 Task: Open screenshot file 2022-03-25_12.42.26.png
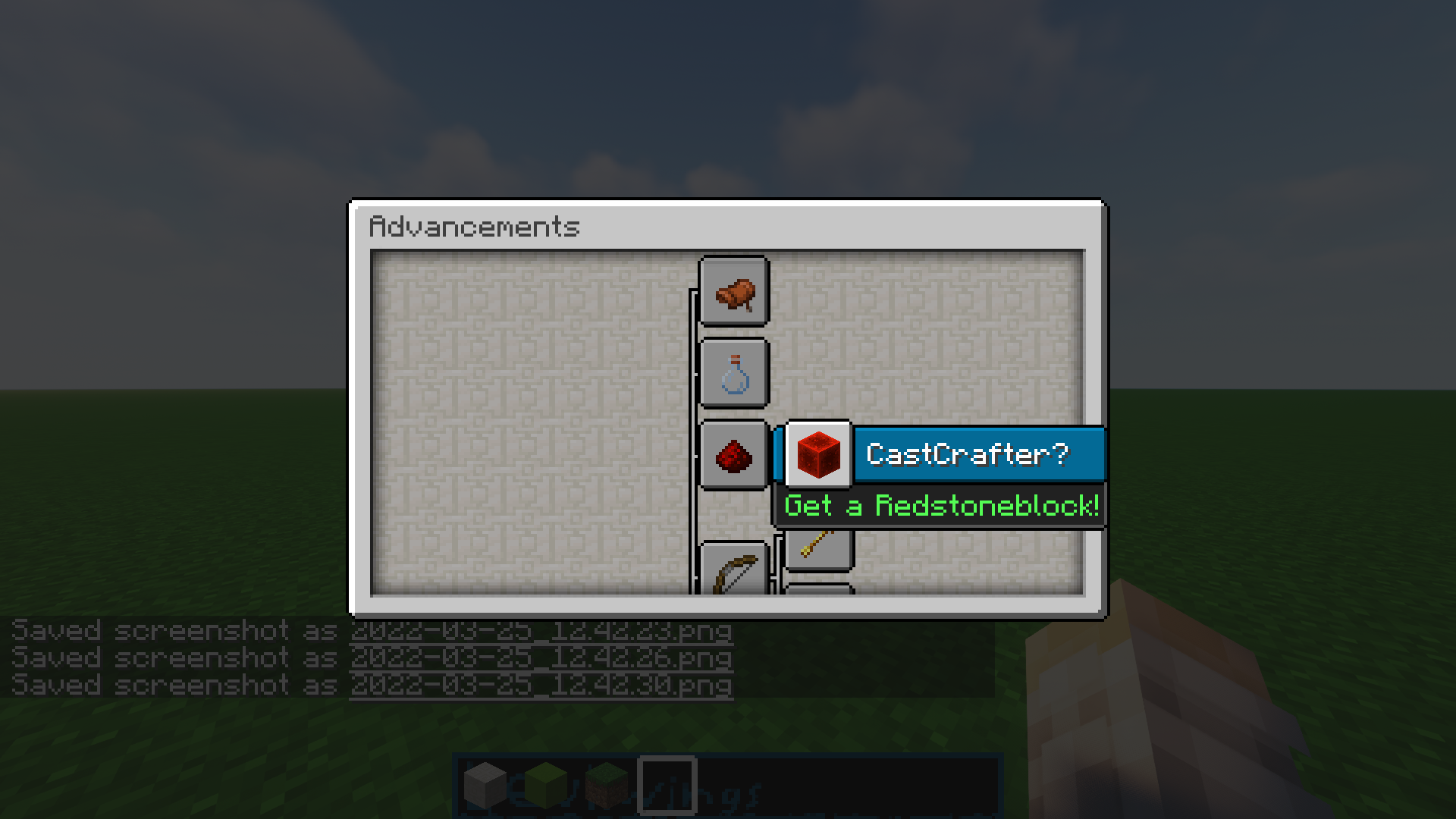coord(541,658)
